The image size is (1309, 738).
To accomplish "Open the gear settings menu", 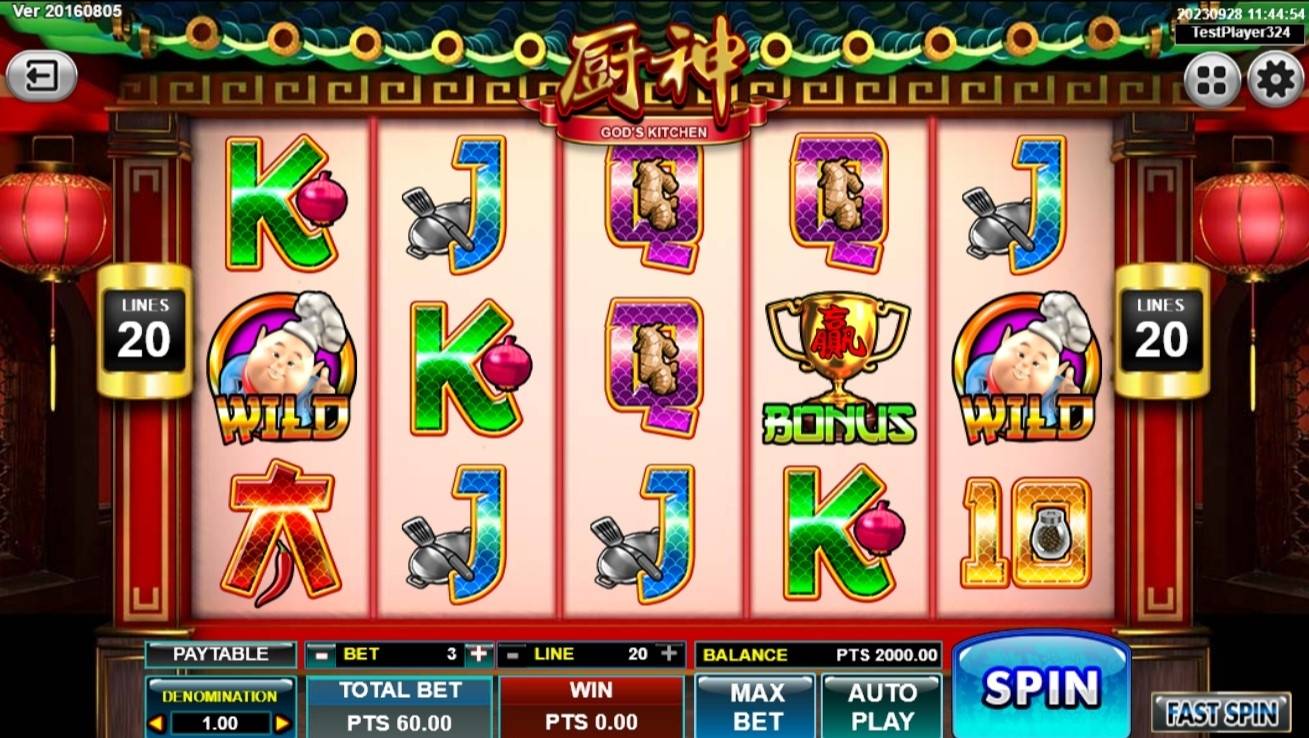I will tap(1276, 80).
